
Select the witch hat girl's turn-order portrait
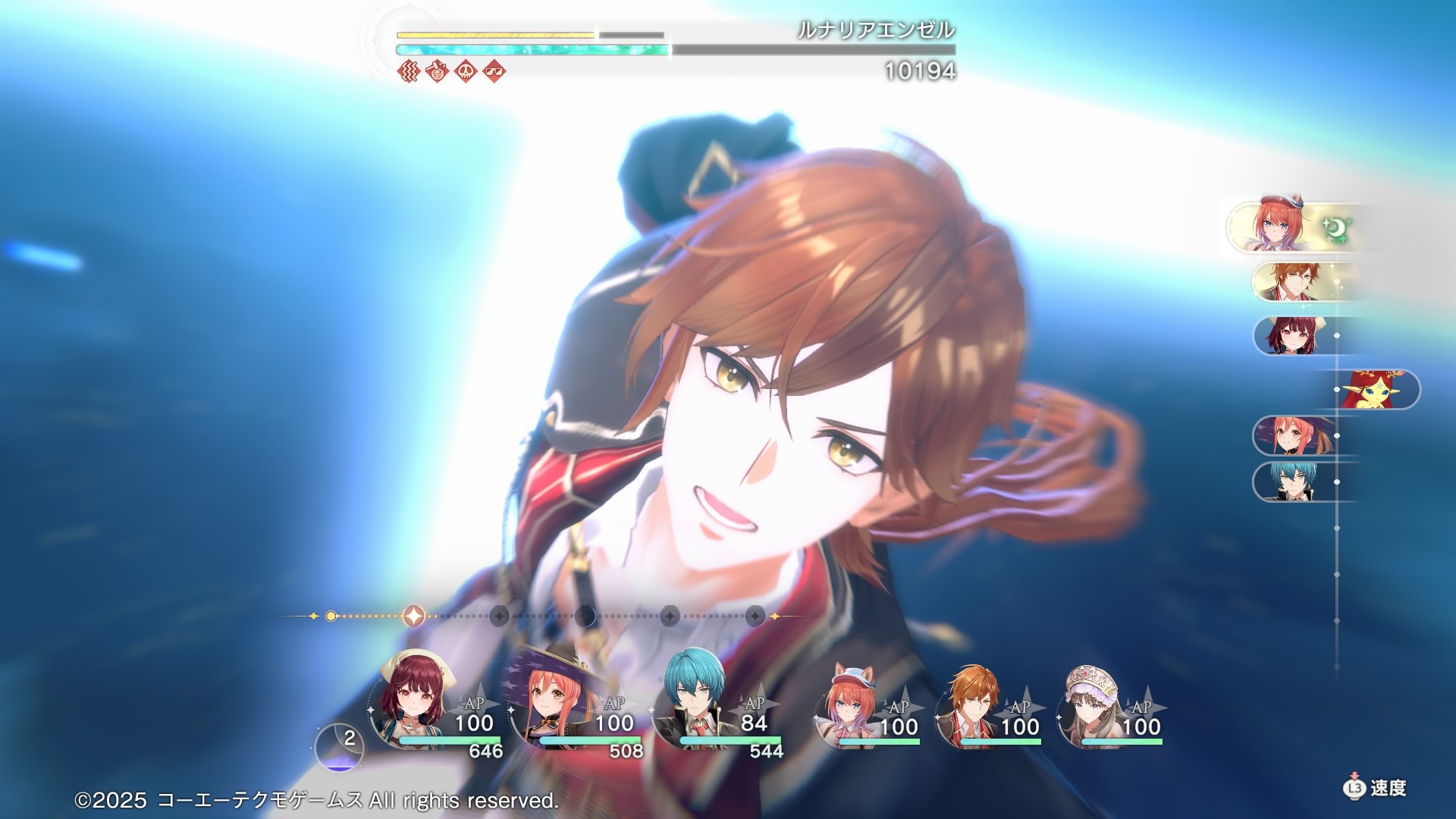1293,435
